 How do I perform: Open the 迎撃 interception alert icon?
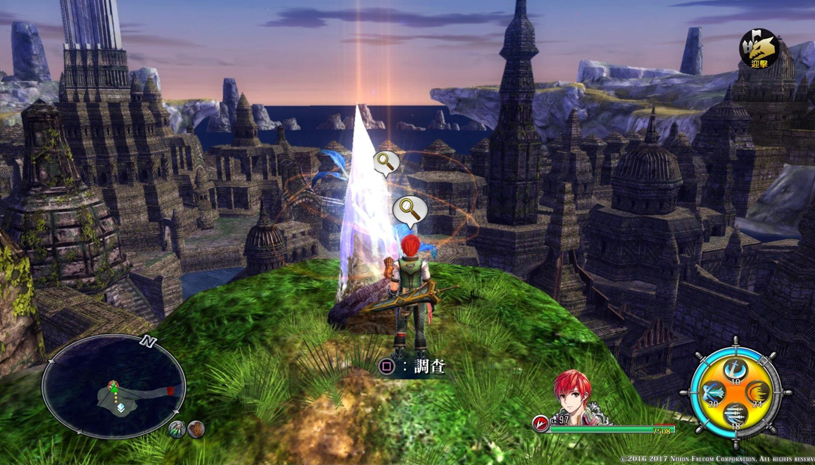coord(759,49)
